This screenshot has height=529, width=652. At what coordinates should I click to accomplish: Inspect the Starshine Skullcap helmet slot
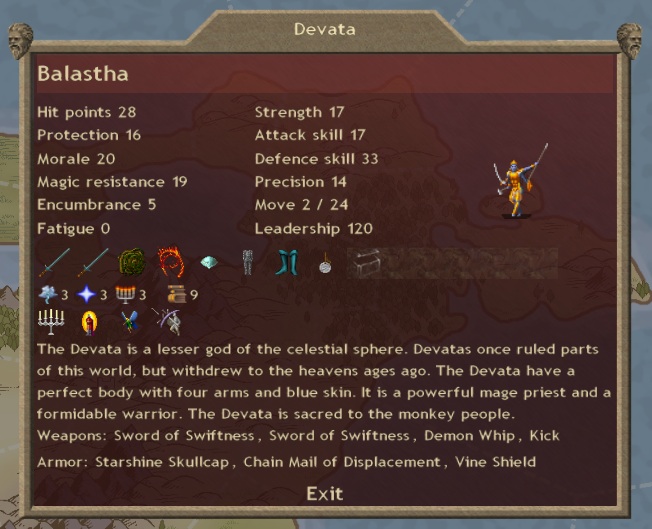209,263
